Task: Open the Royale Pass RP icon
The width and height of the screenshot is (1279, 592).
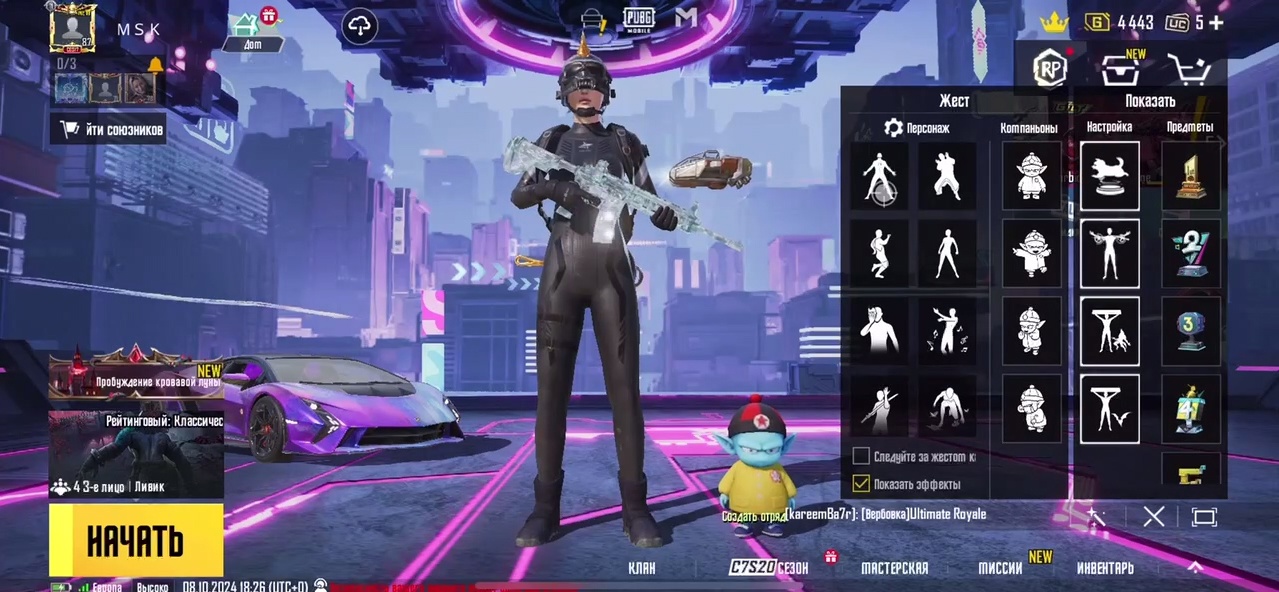Action: click(1049, 68)
